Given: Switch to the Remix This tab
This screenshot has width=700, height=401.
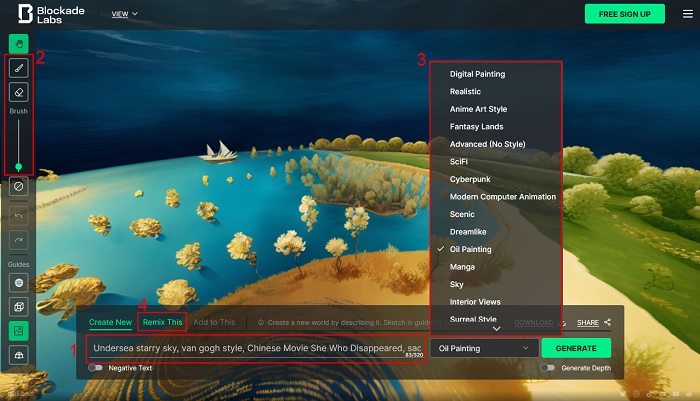Looking at the screenshot, I should click(162, 322).
